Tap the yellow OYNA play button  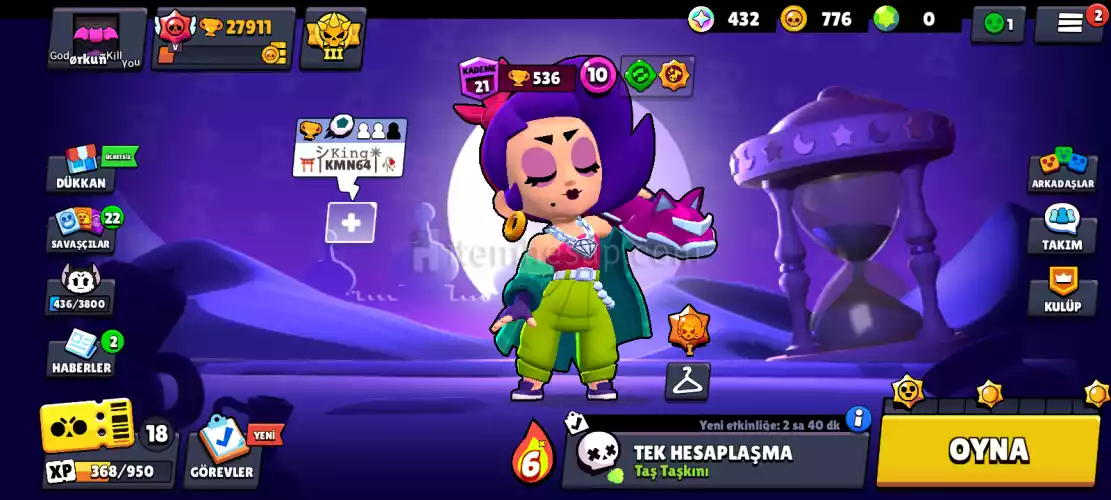(x=988, y=450)
